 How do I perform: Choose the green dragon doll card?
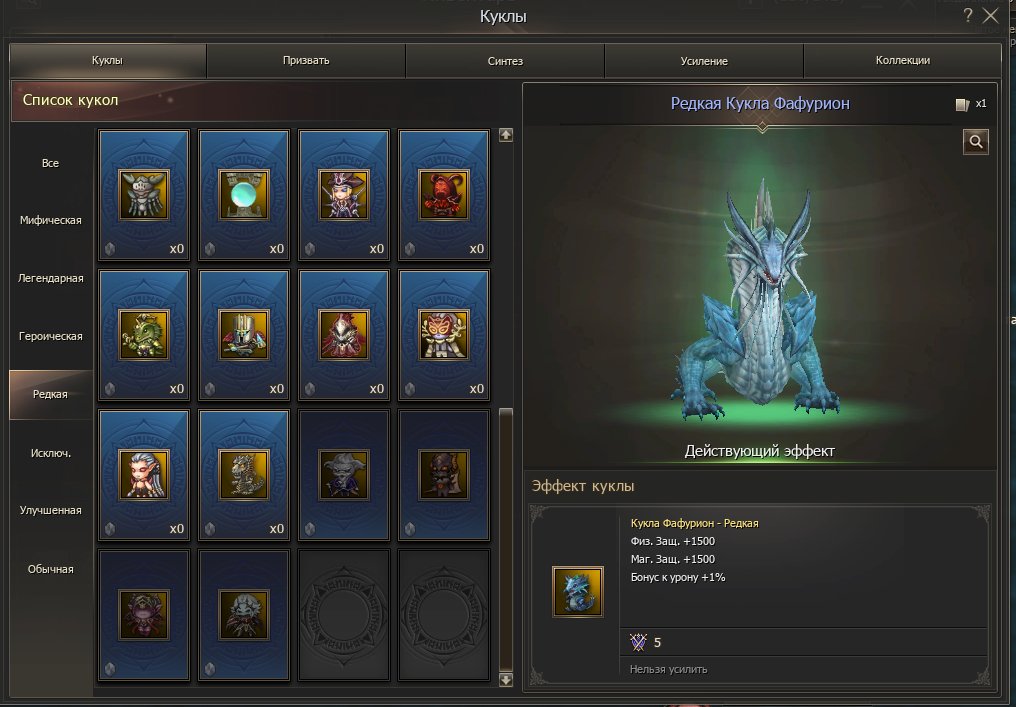point(144,334)
